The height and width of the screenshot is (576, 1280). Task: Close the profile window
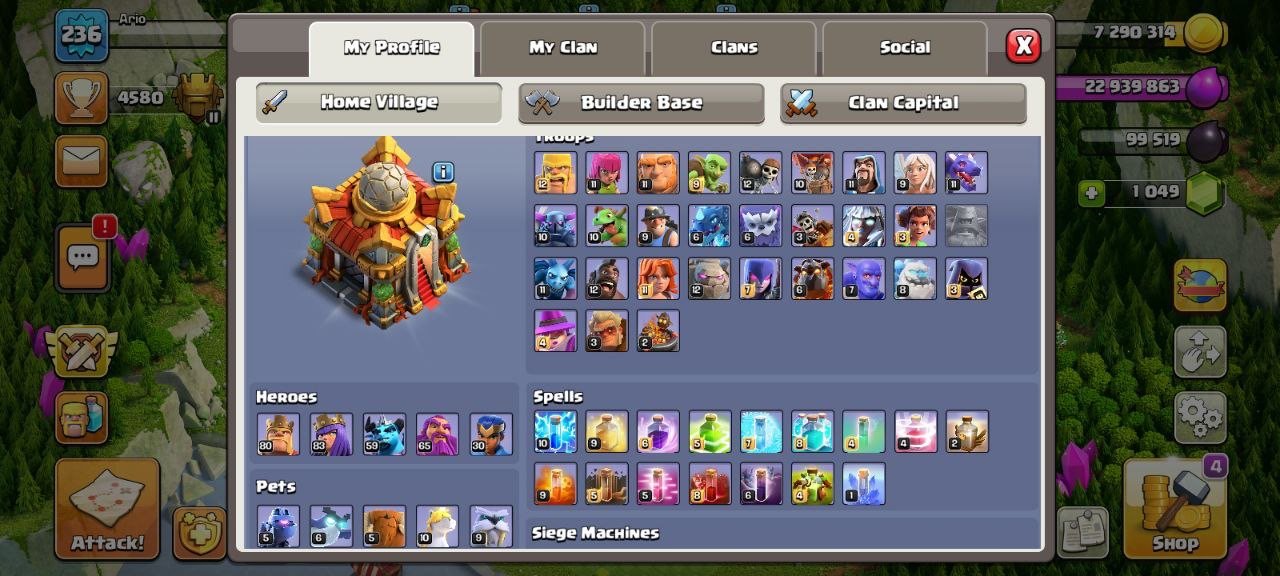click(x=1022, y=46)
